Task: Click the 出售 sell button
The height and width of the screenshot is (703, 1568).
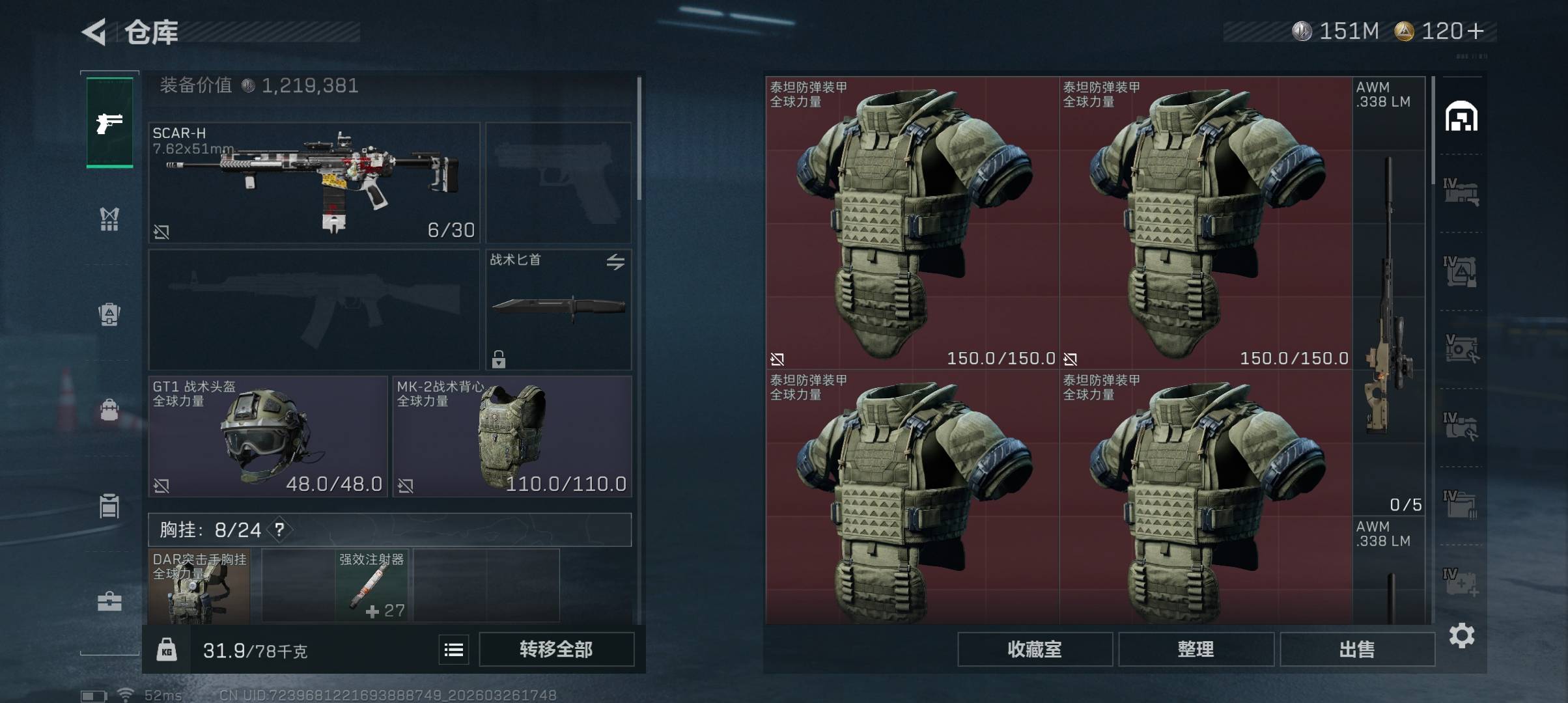Action: click(1357, 649)
